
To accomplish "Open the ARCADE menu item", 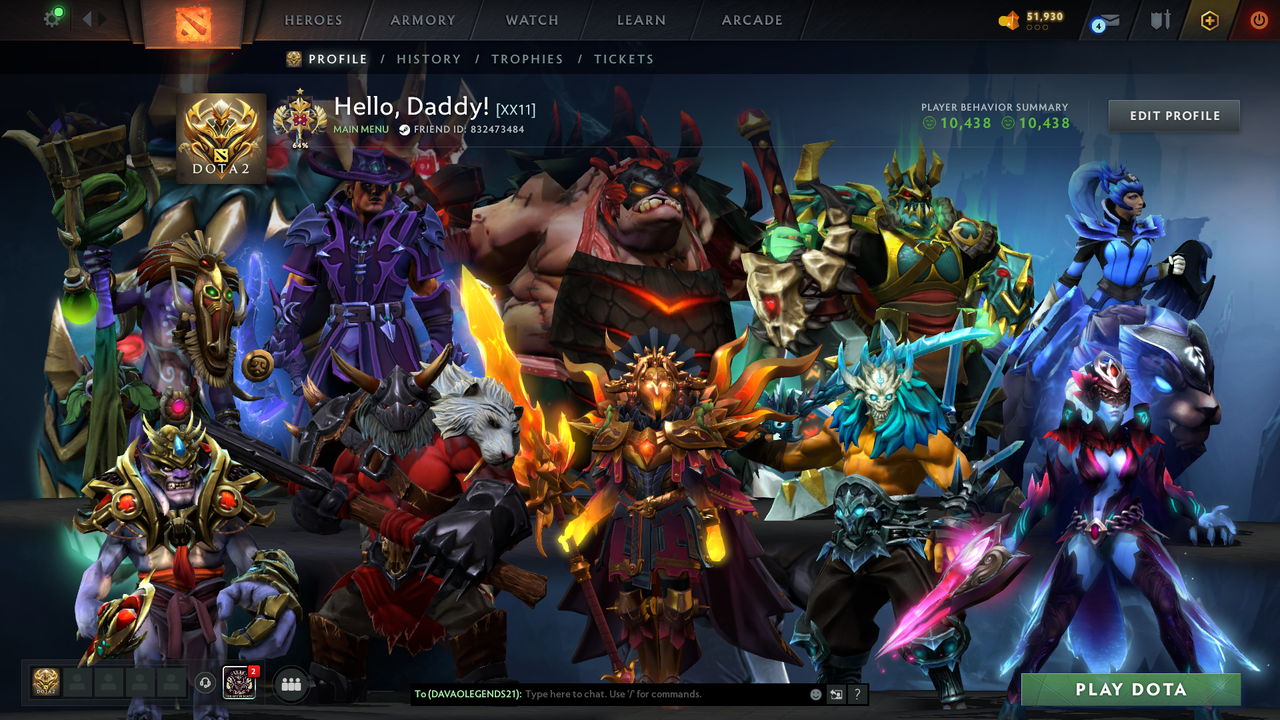I will [x=750, y=20].
